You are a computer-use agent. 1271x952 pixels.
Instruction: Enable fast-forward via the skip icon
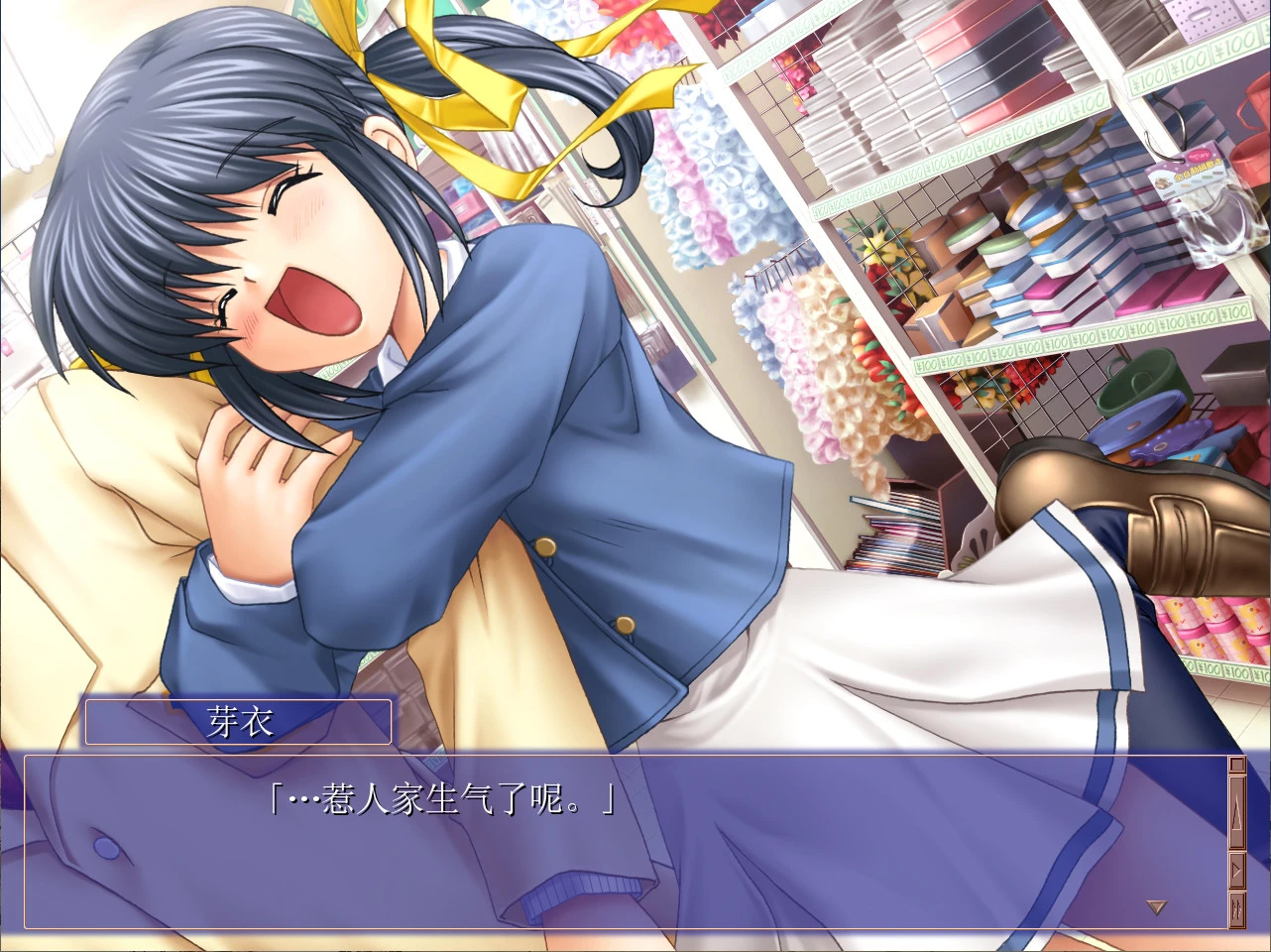click(1236, 909)
